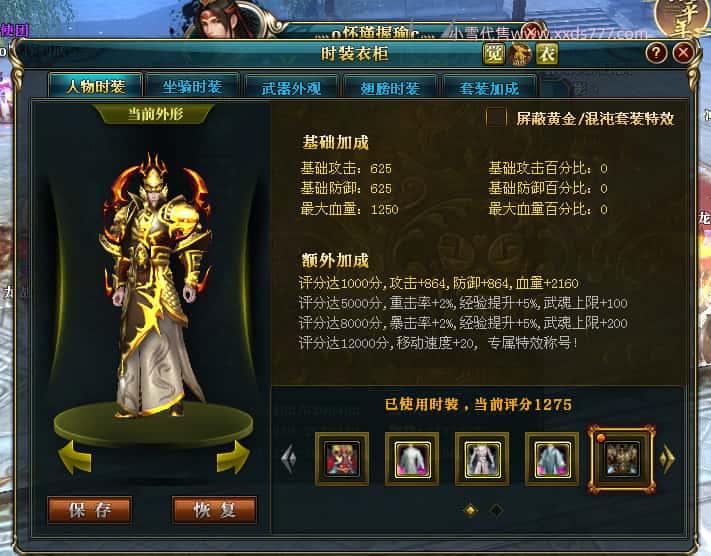This screenshot has height=556, width=711.
Task: Click the 保存 button
Action: [x=90, y=510]
